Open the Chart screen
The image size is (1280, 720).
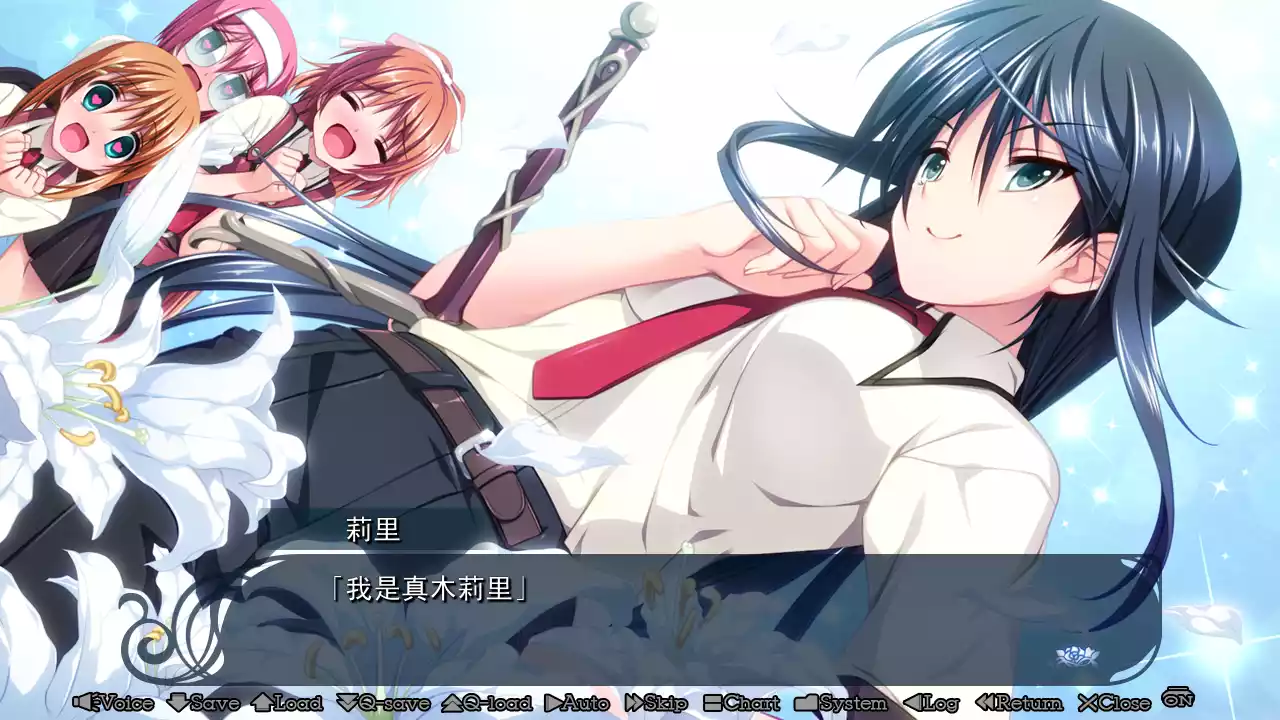tap(741, 703)
